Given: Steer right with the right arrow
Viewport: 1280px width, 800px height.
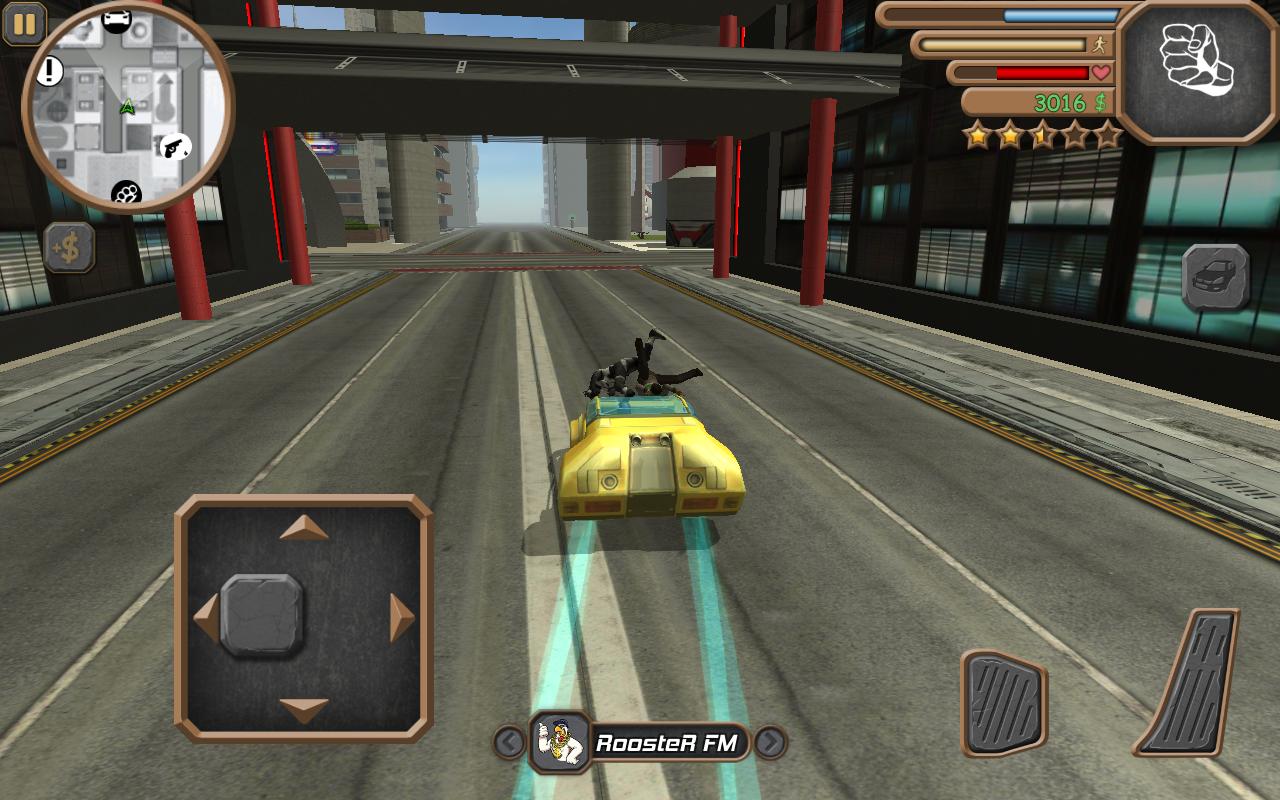Looking at the screenshot, I should coord(402,616).
